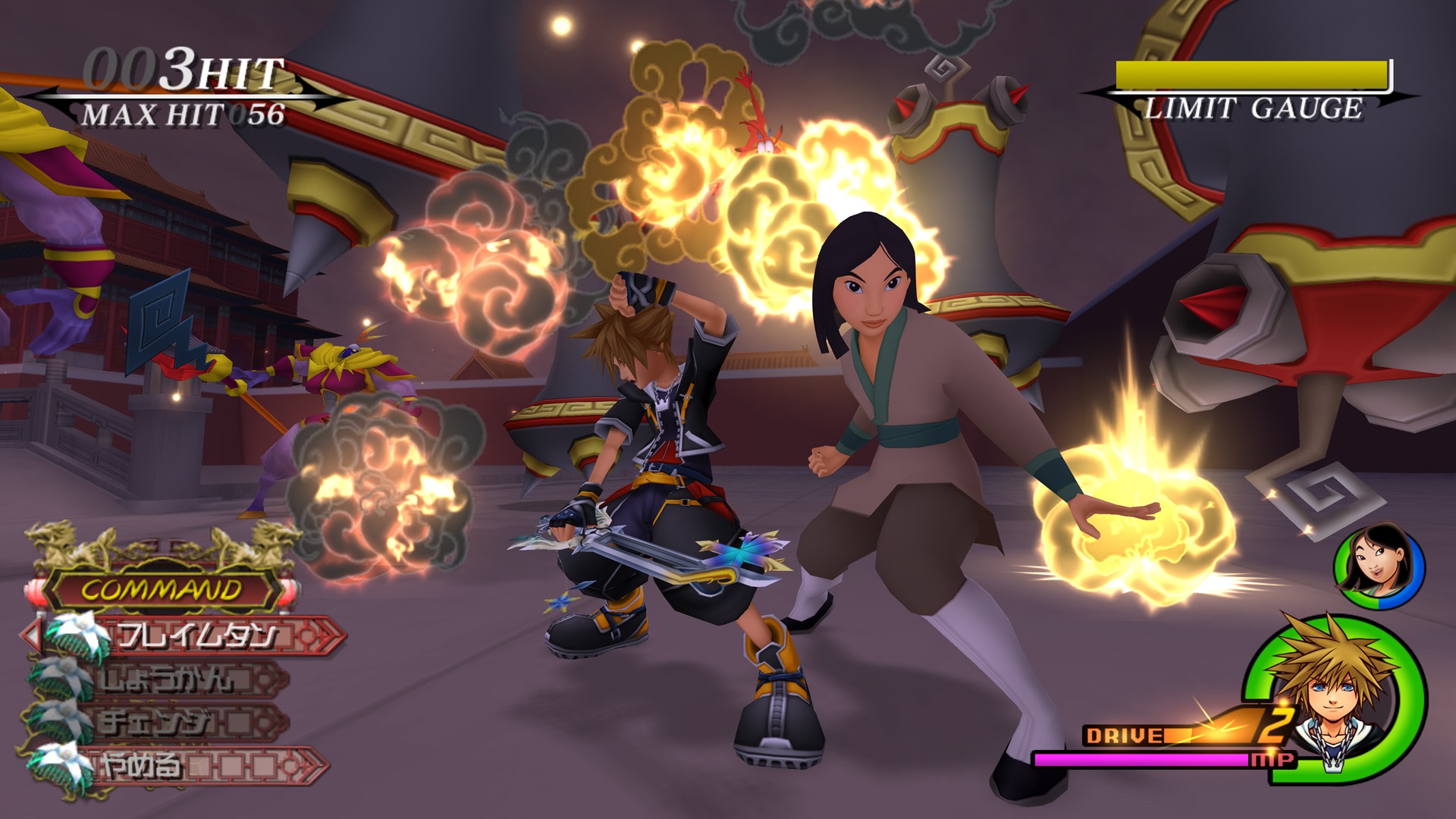Click Mulan's party portrait
1456x819 pixels.
pos(1378,566)
